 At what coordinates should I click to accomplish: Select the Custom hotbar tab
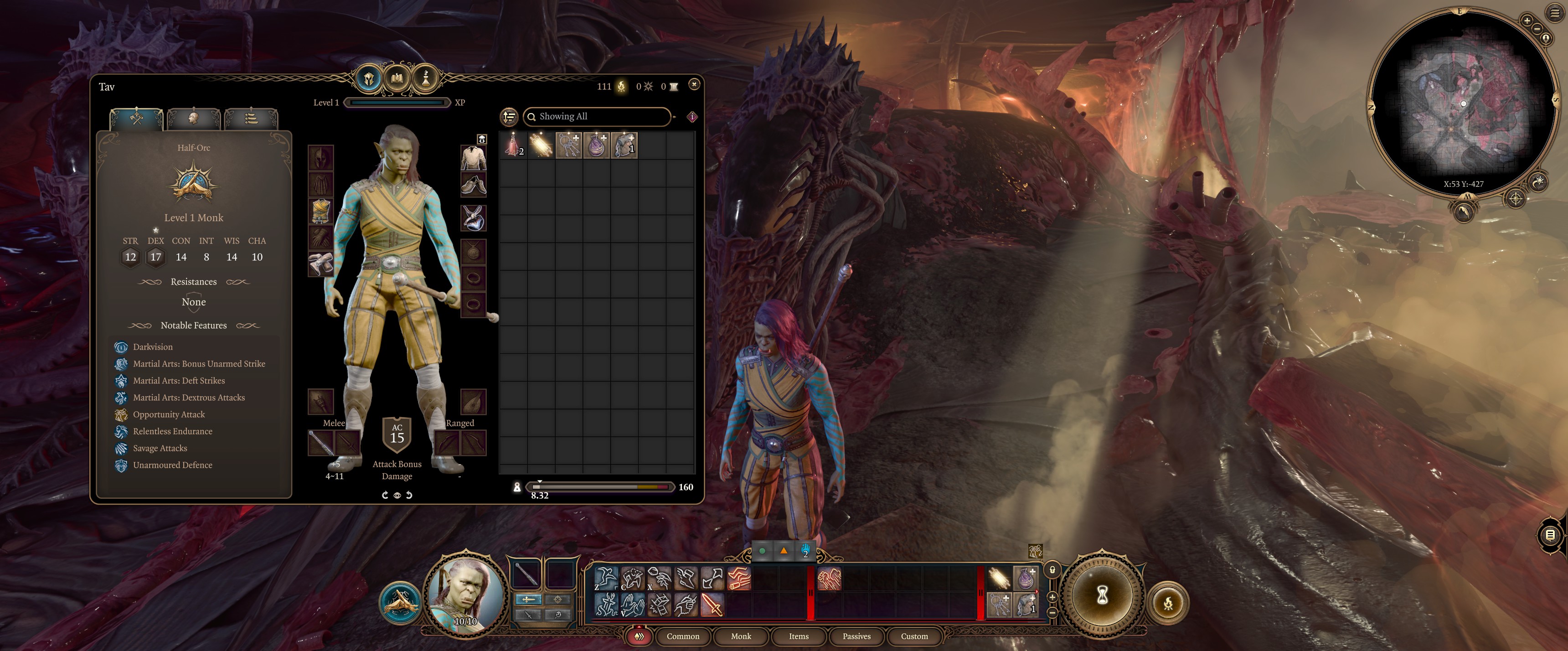click(x=913, y=636)
